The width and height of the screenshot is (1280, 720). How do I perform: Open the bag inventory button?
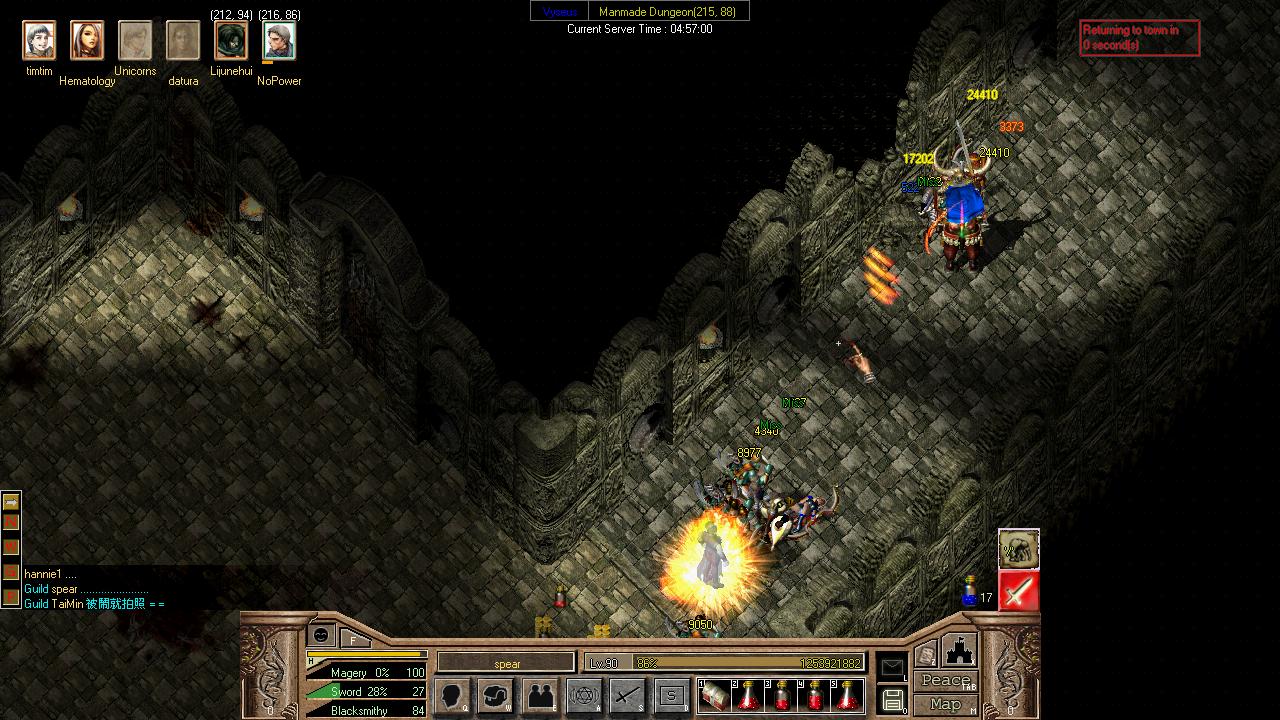point(496,695)
